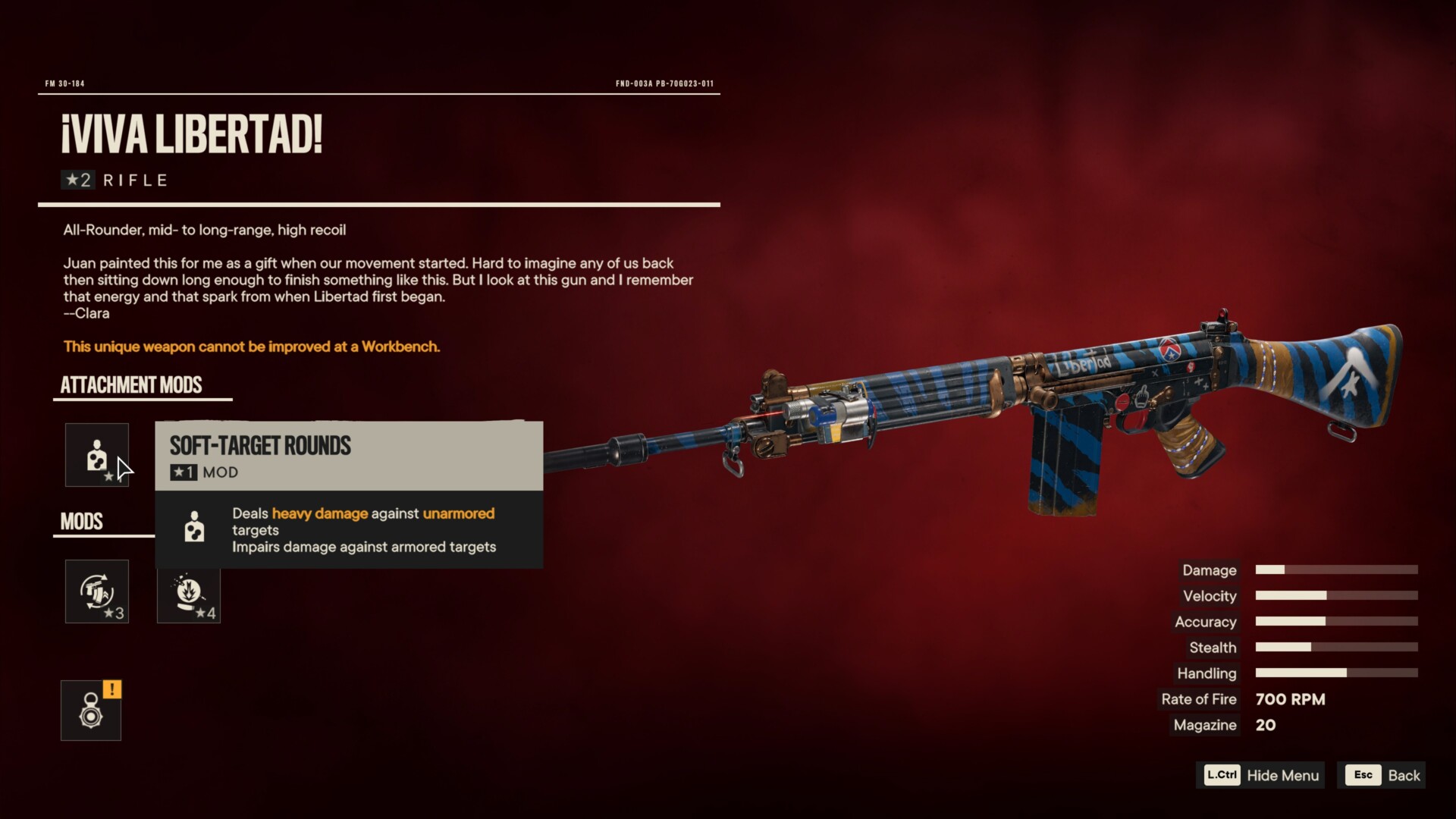The height and width of the screenshot is (819, 1456).
Task: Select the Soft-Target Rounds attachment slot
Action: point(96,455)
